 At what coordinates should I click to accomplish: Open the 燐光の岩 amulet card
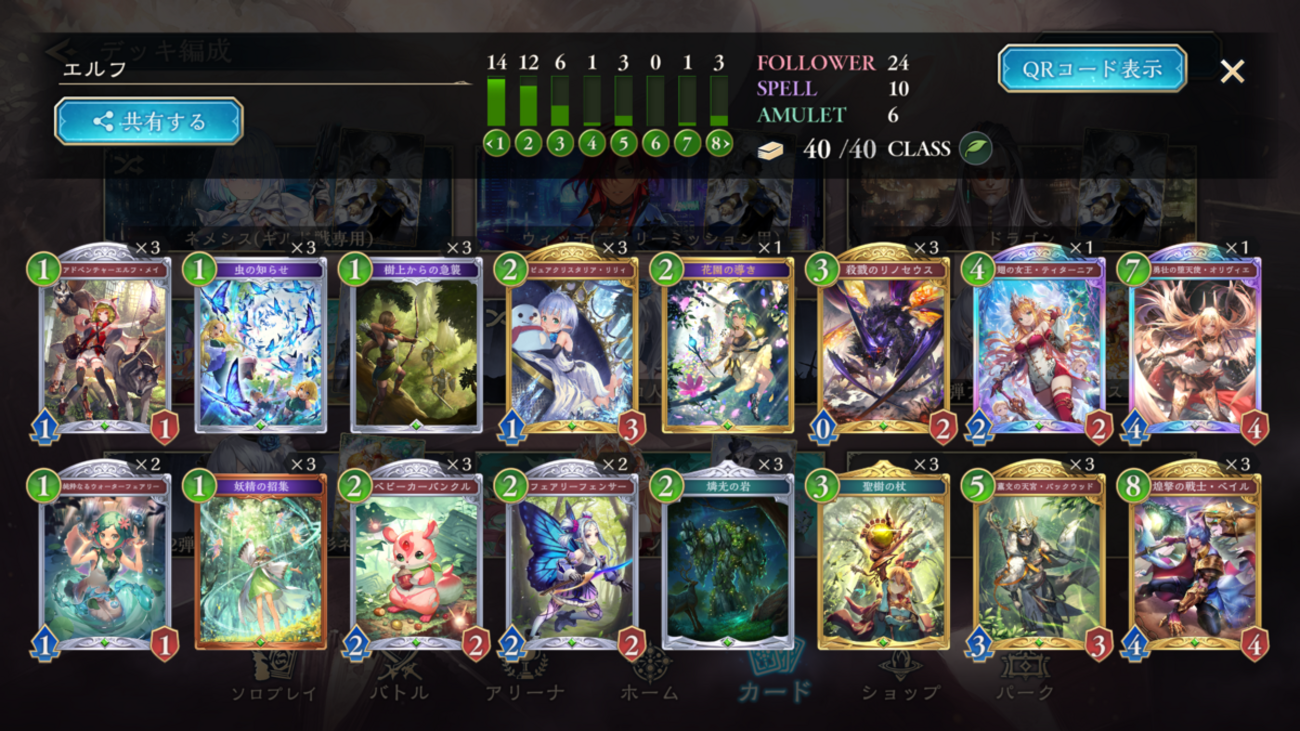(728, 562)
